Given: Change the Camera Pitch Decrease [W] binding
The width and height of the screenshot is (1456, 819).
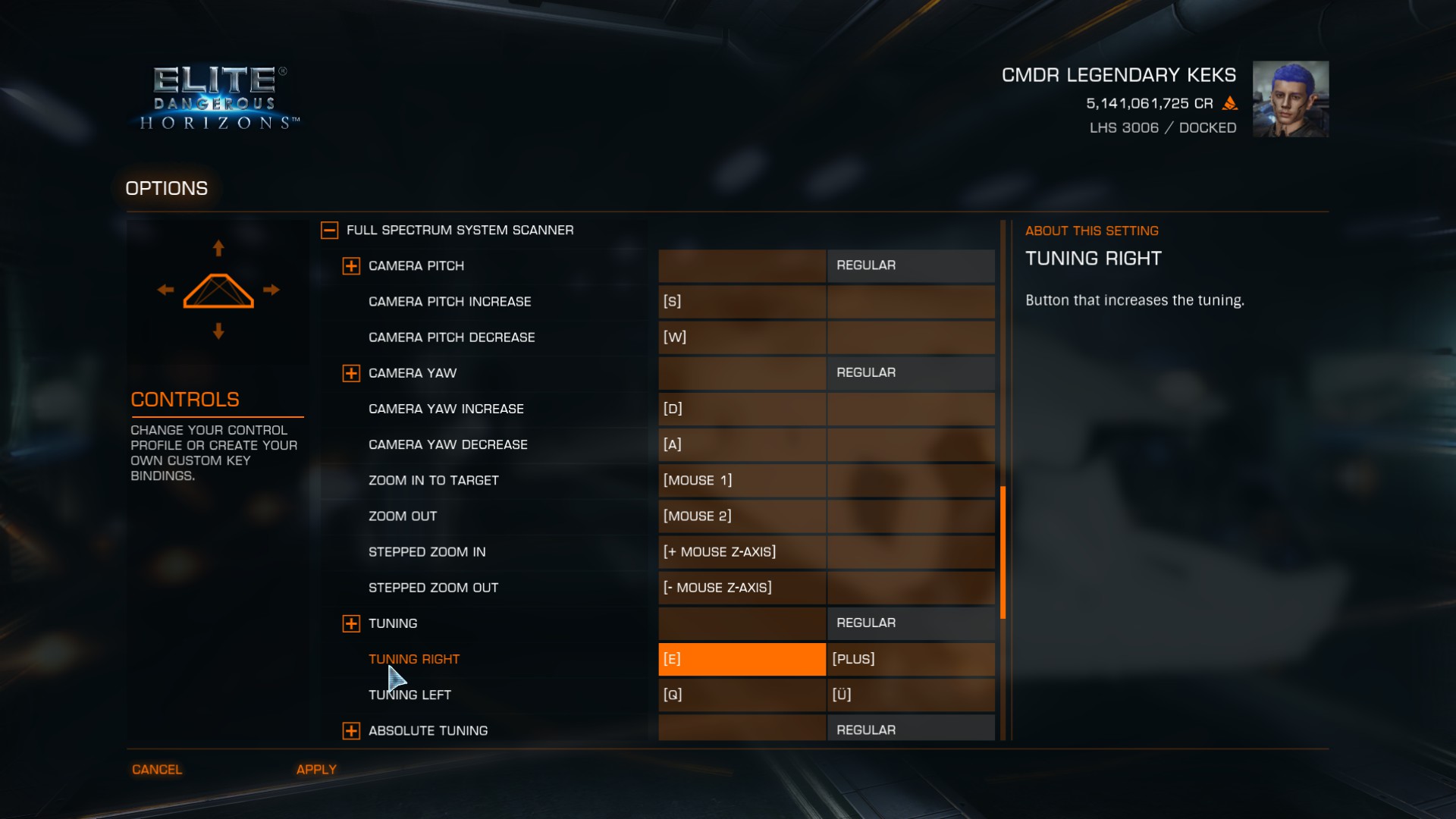Looking at the screenshot, I should (741, 337).
